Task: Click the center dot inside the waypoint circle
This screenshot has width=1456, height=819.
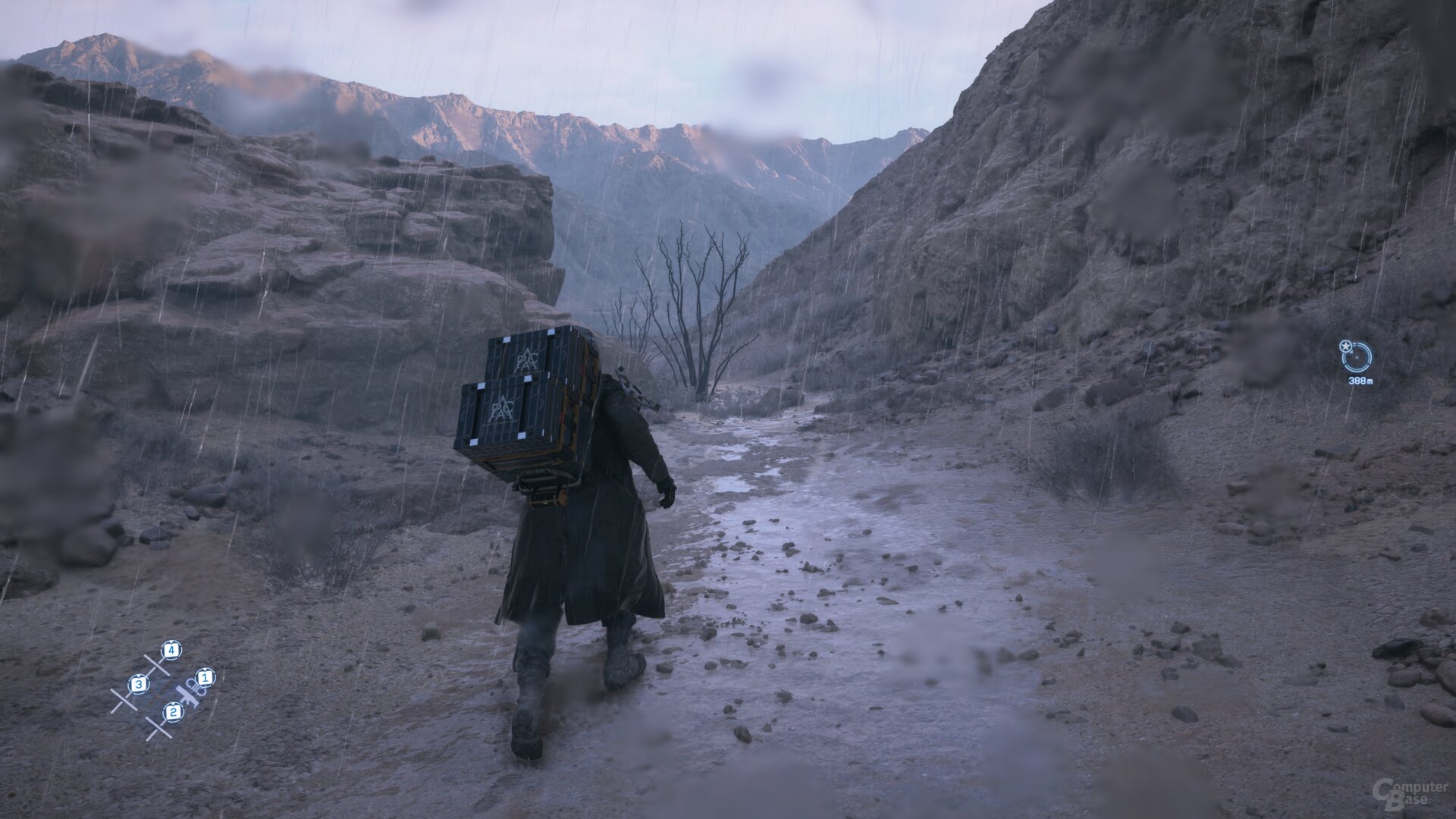Action: pyautogui.click(x=1357, y=358)
